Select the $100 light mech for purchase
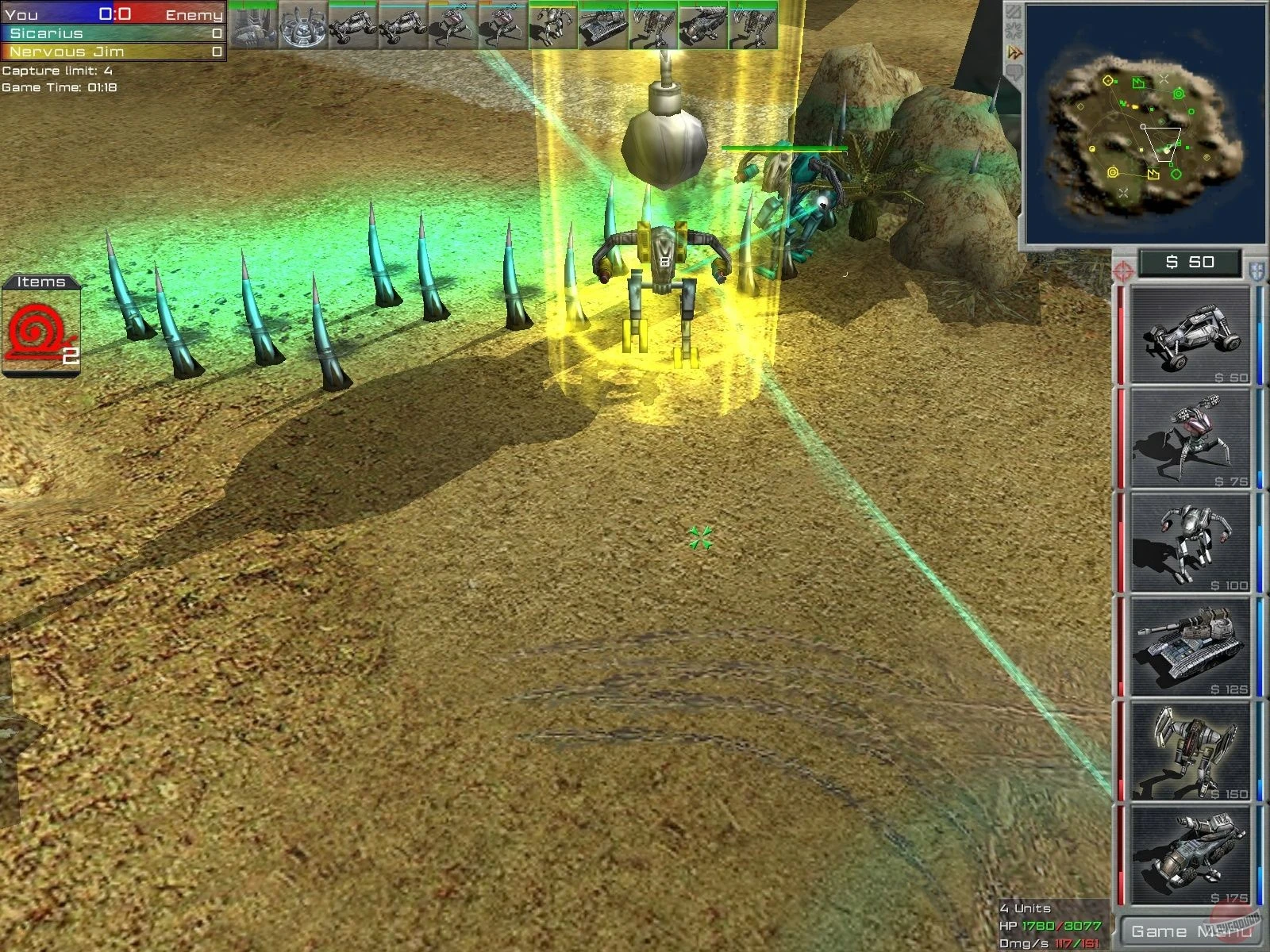This screenshot has width=1270, height=952. click(x=1191, y=543)
